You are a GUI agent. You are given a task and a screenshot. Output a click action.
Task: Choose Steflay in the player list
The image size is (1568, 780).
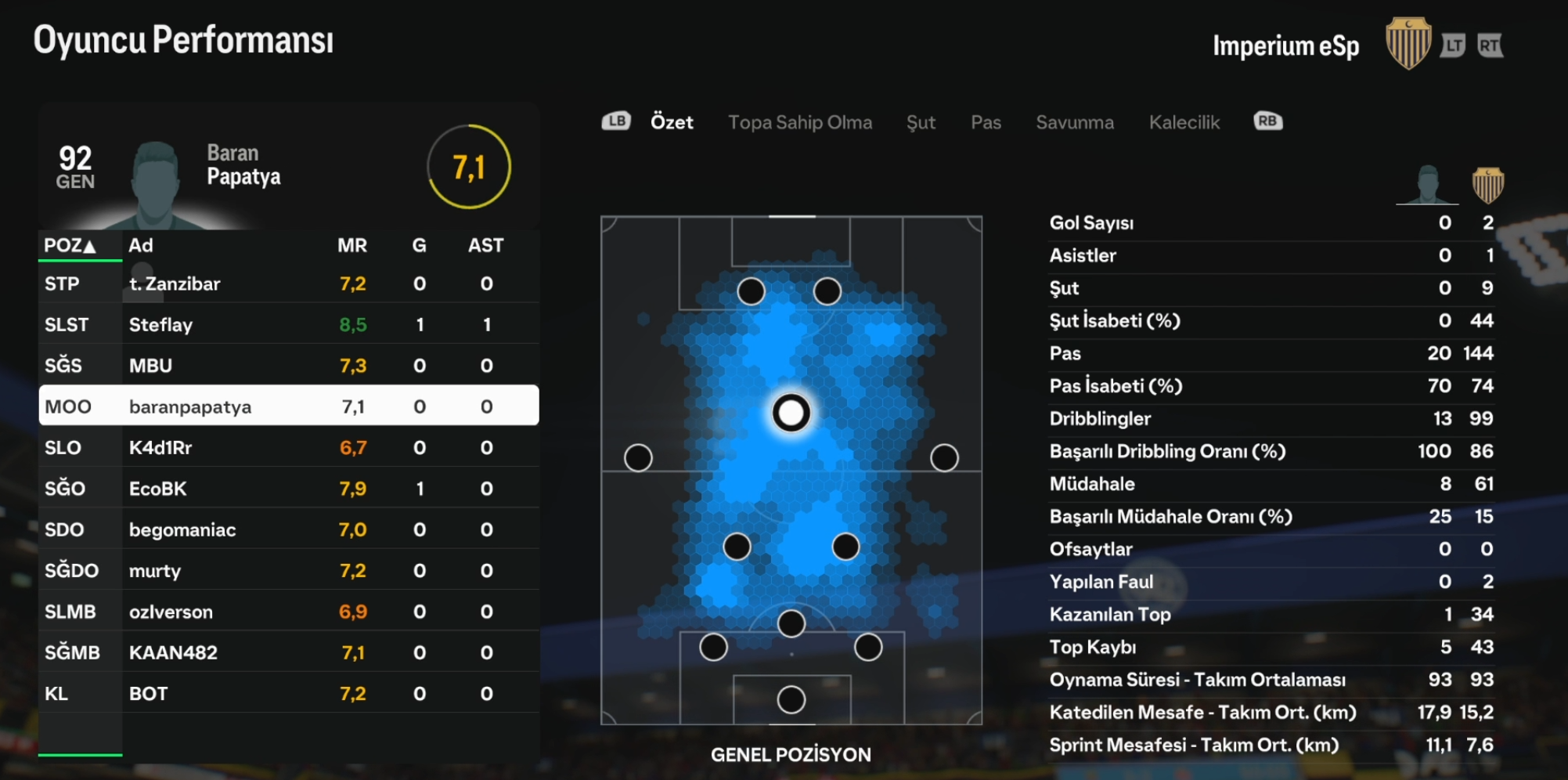pyautogui.click(x=288, y=325)
